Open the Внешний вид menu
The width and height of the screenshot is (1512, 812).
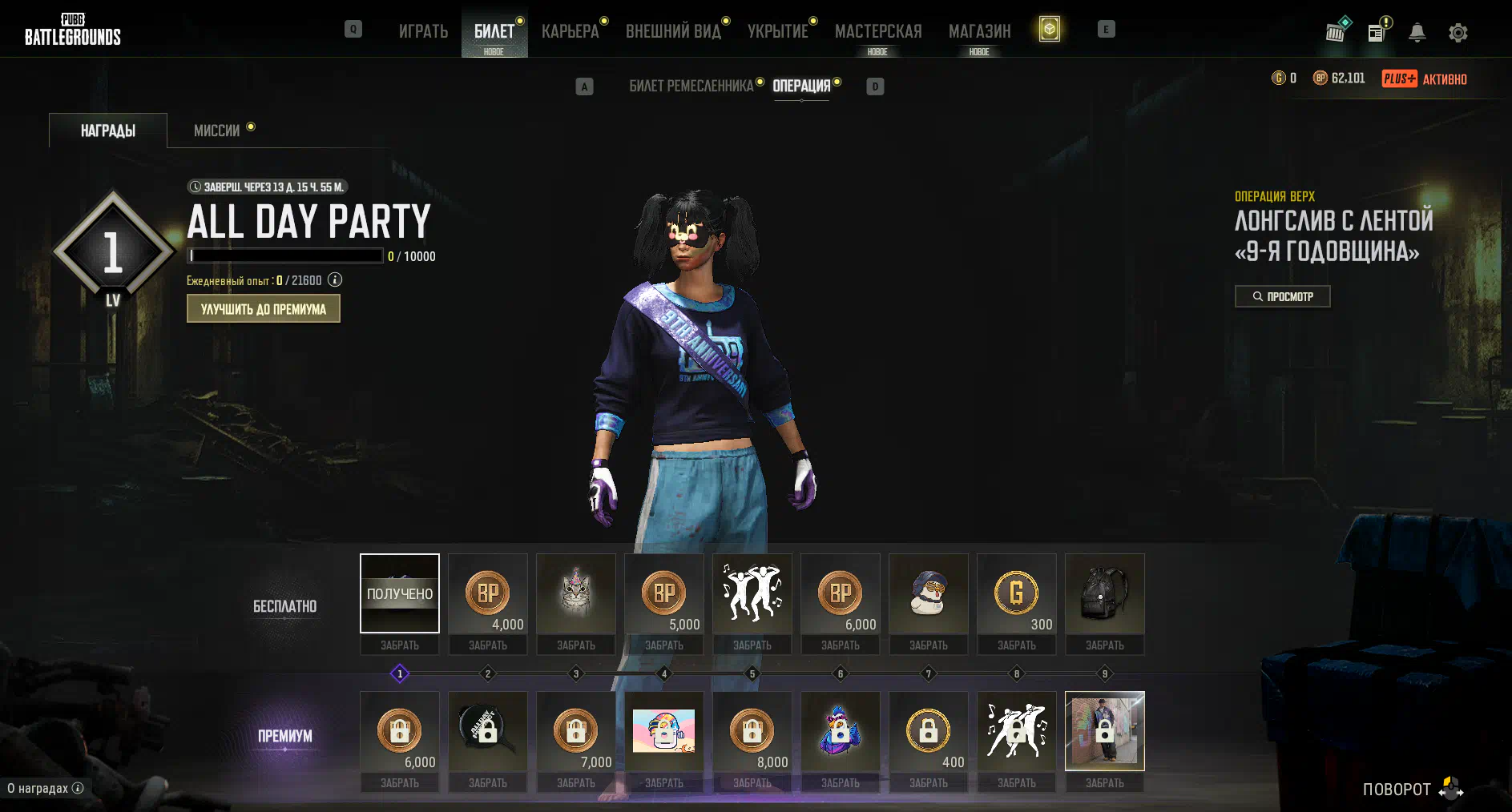pos(673,31)
